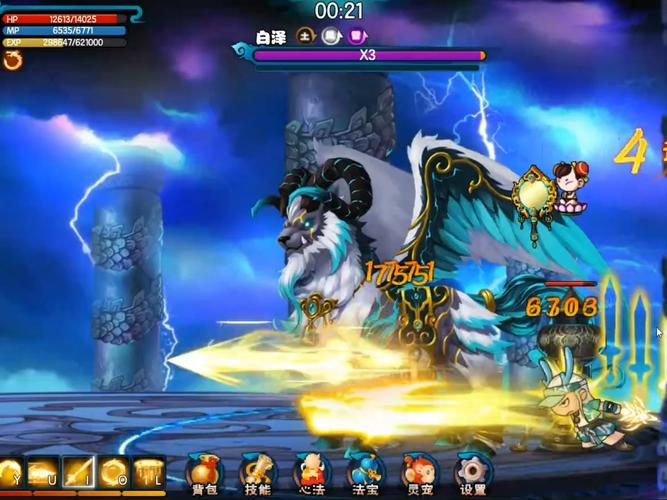Activate the skill icon labeled Y
Image resolution: width=667 pixels, height=500 pixels.
pyautogui.click(x=10, y=472)
